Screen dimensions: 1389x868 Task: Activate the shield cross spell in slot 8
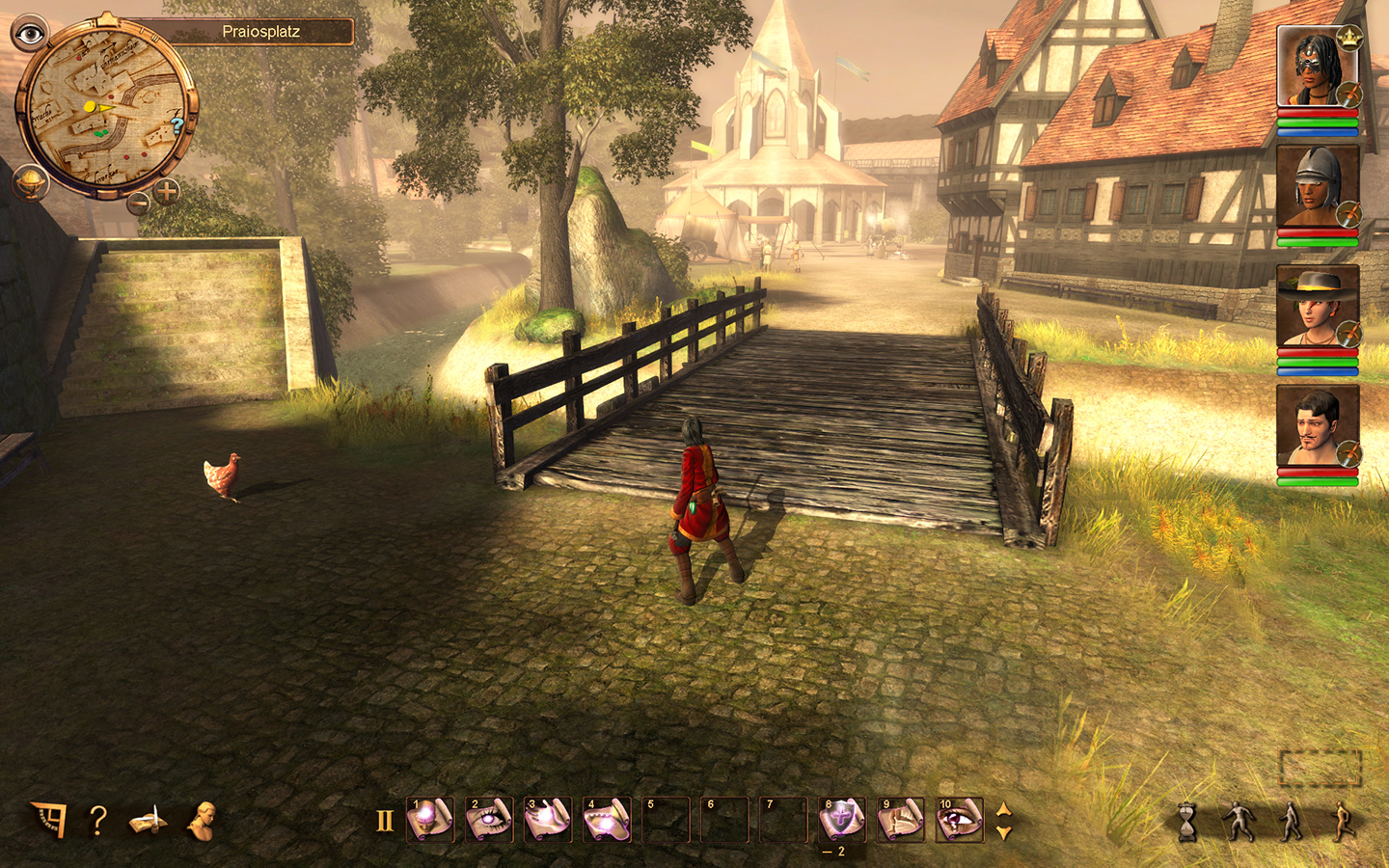(x=842, y=820)
